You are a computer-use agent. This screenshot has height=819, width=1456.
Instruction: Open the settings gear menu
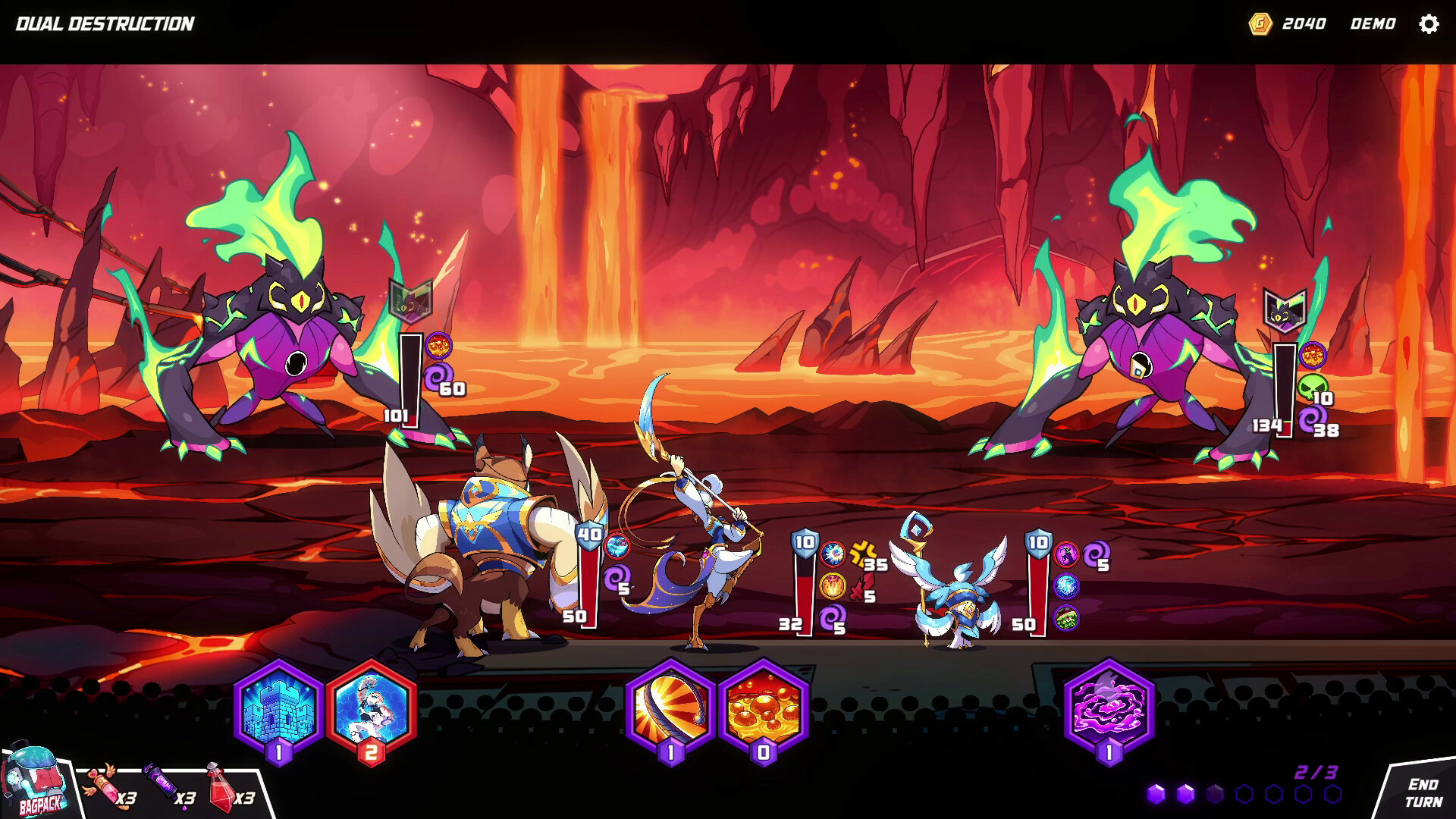coord(1429,24)
